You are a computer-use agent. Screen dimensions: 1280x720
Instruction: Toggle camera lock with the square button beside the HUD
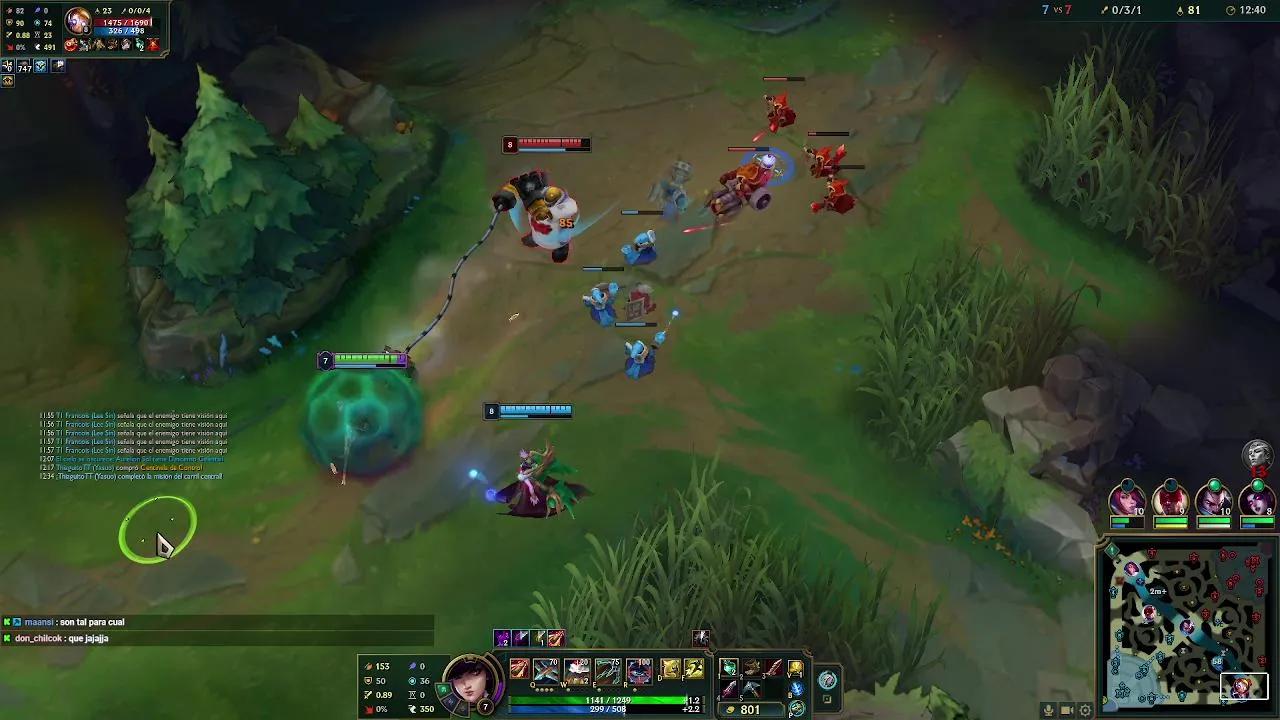[x=828, y=700]
